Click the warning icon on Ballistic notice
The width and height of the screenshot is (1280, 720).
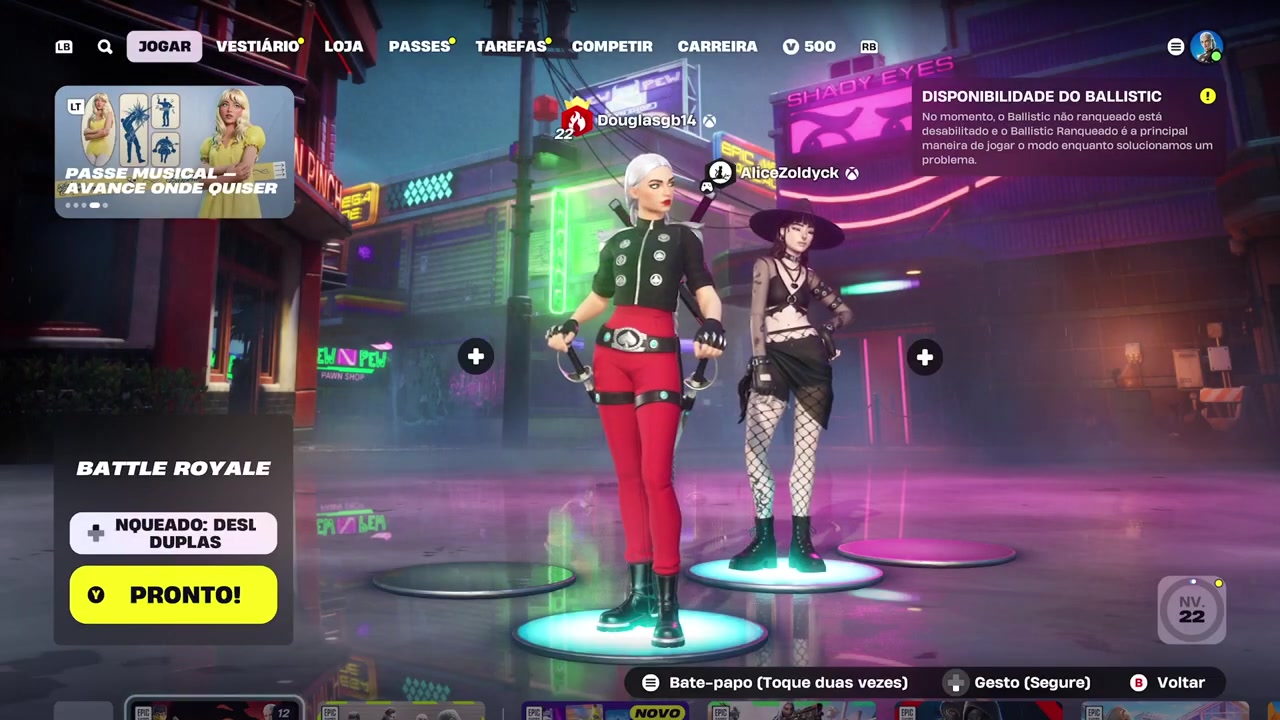(1207, 96)
